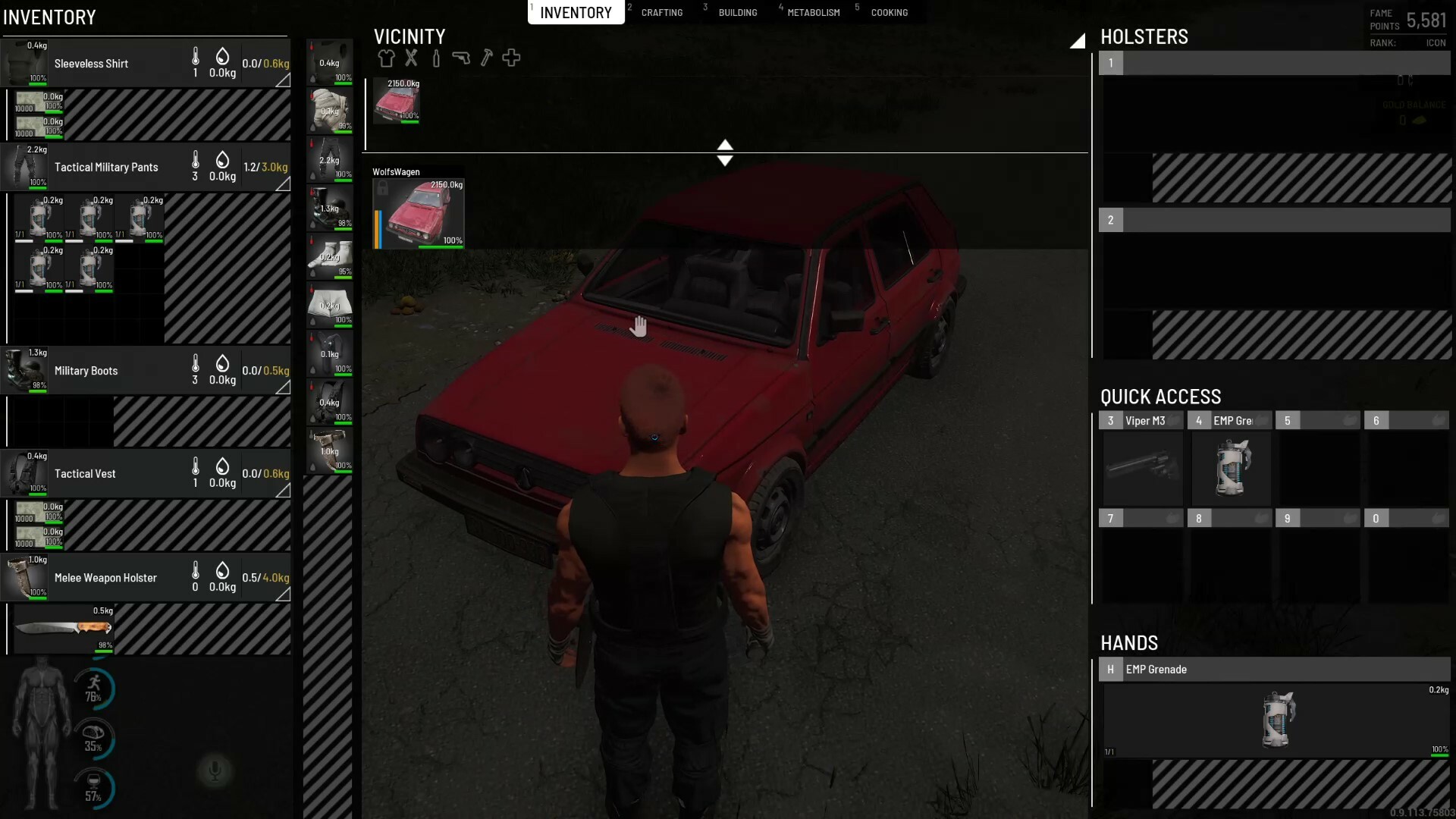
Task: Switch to the Crafting tab
Action: coord(661,13)
